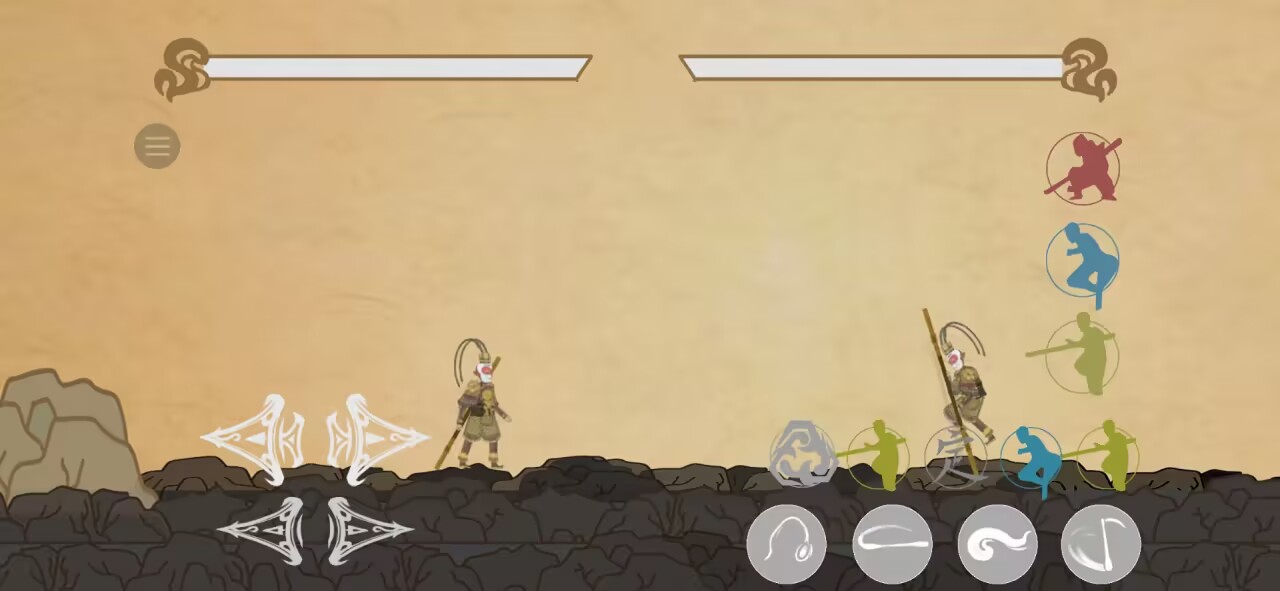This screenshot has width=1280, height=591.
Task: Trigger the curled hook stroke attack
Action: pos(786,545)
